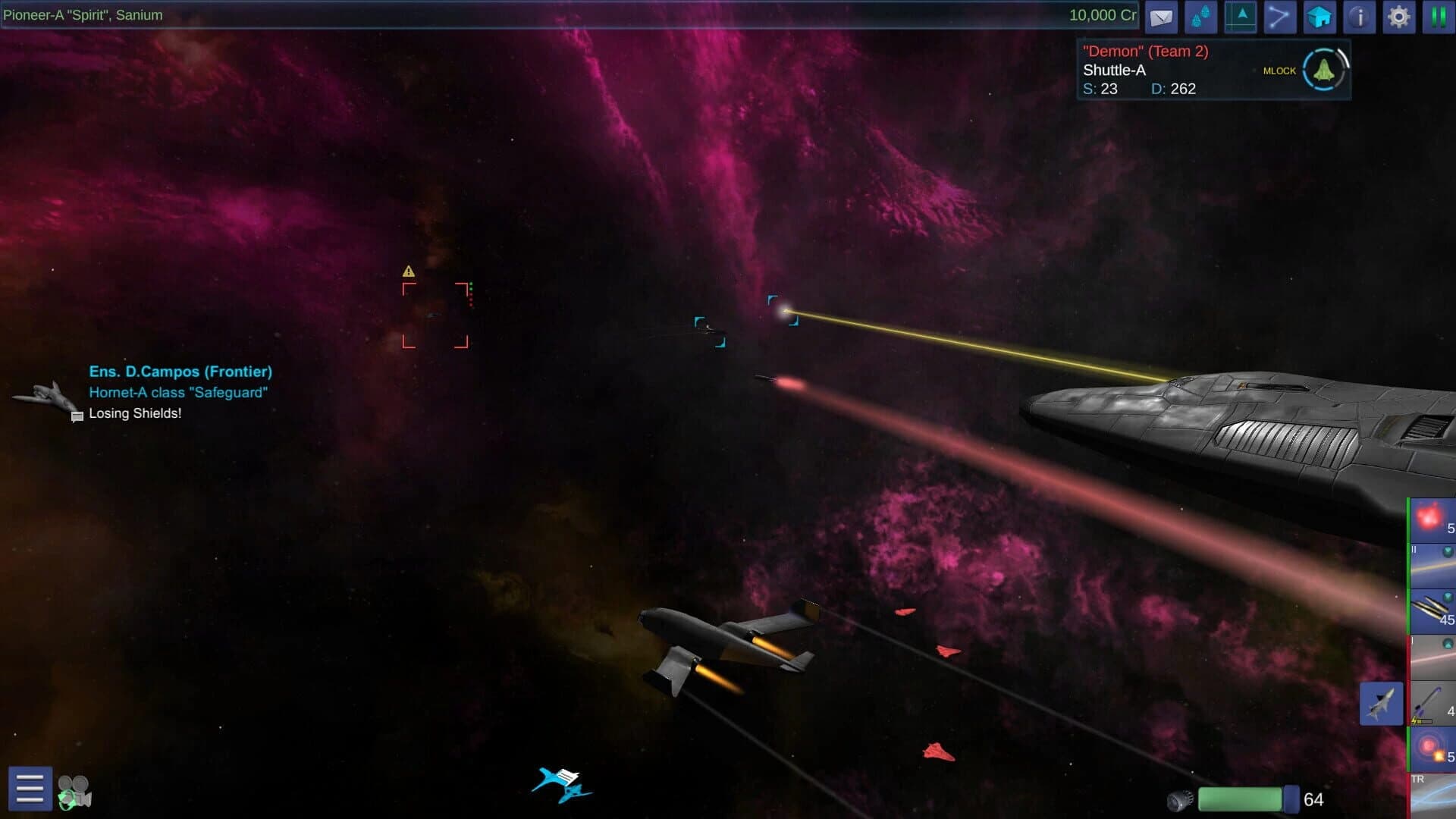Toggle MLOCK on the target panel
This screenshot has width=1456, height=819.
1279,70
